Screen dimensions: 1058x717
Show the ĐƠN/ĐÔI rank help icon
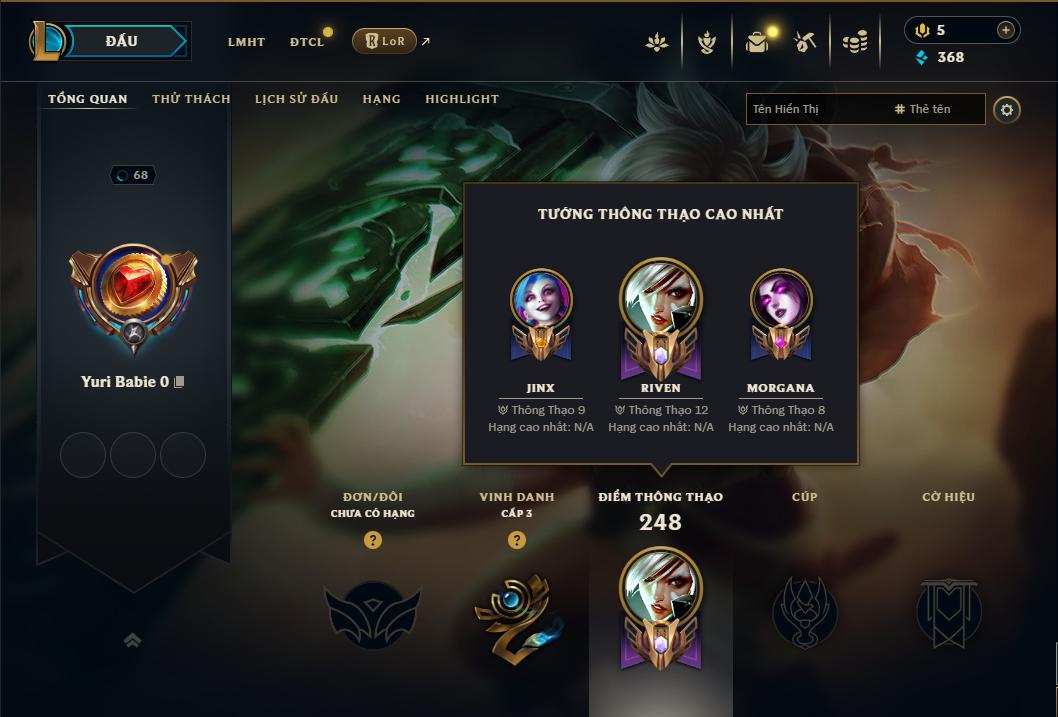pyautogui.click(x=373, y=540)
